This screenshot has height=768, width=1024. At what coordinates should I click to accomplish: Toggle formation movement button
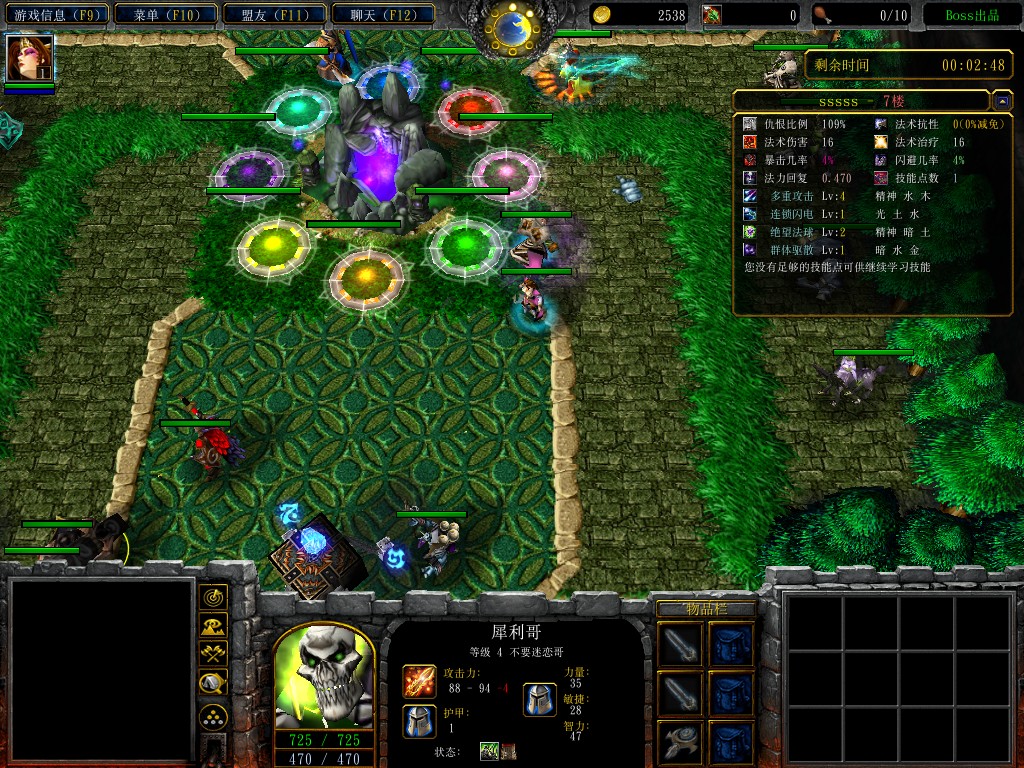pyautogui.click(x=213, y=717)
